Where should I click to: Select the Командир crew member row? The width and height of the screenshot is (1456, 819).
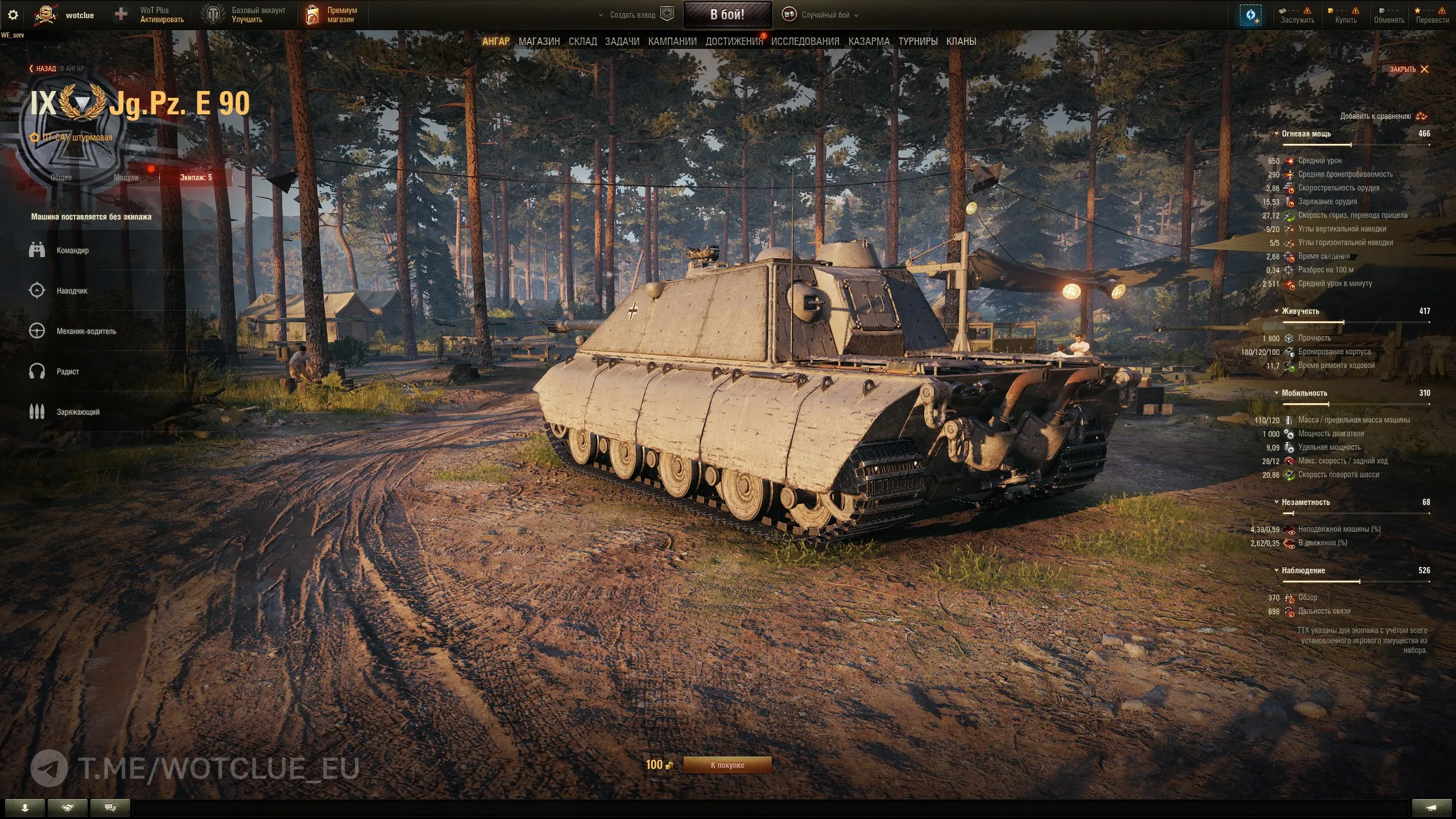tap(73, 250)
